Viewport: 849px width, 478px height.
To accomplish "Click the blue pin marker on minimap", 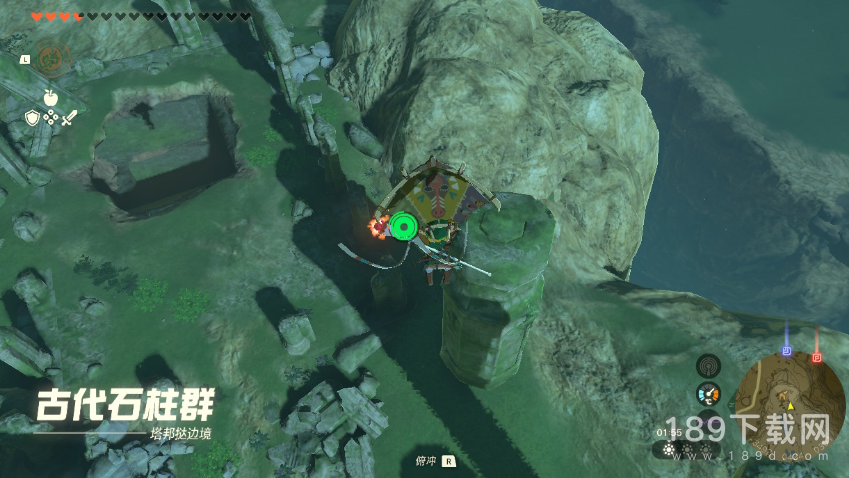I will tap(787, 351).
